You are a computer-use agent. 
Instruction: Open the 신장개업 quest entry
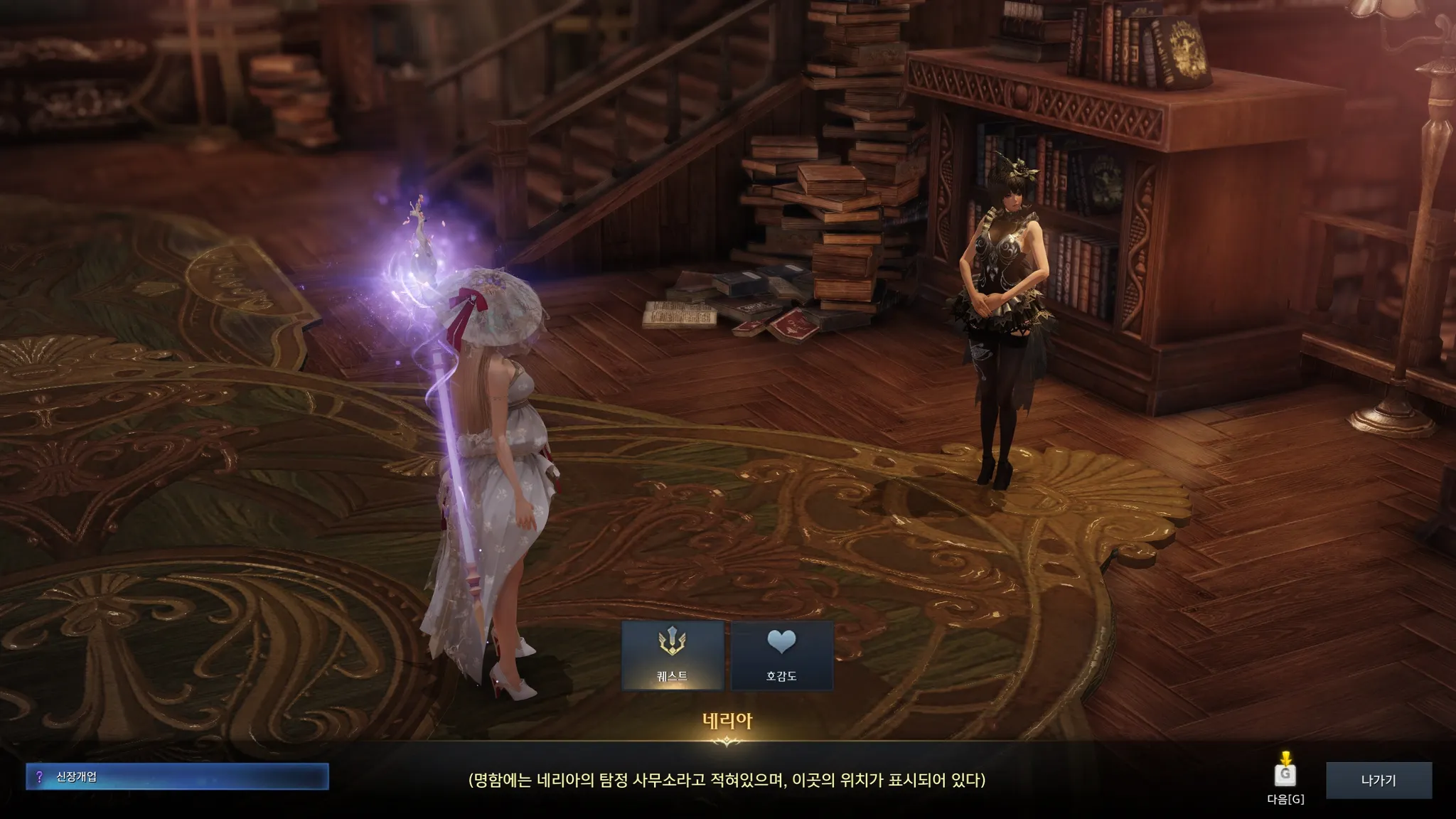point(177,777)
